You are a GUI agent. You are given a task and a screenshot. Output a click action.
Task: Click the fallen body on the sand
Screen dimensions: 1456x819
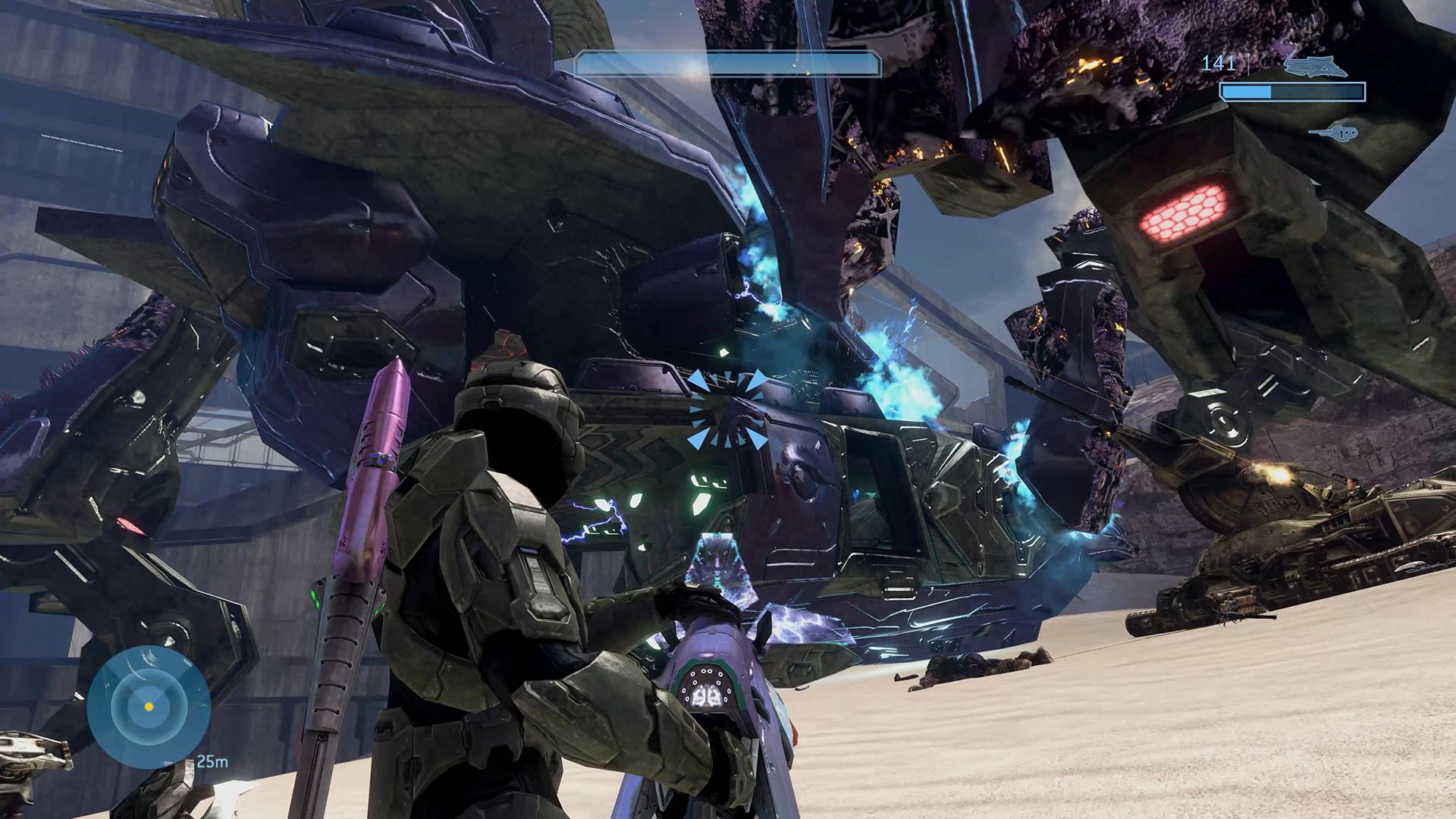982,667
